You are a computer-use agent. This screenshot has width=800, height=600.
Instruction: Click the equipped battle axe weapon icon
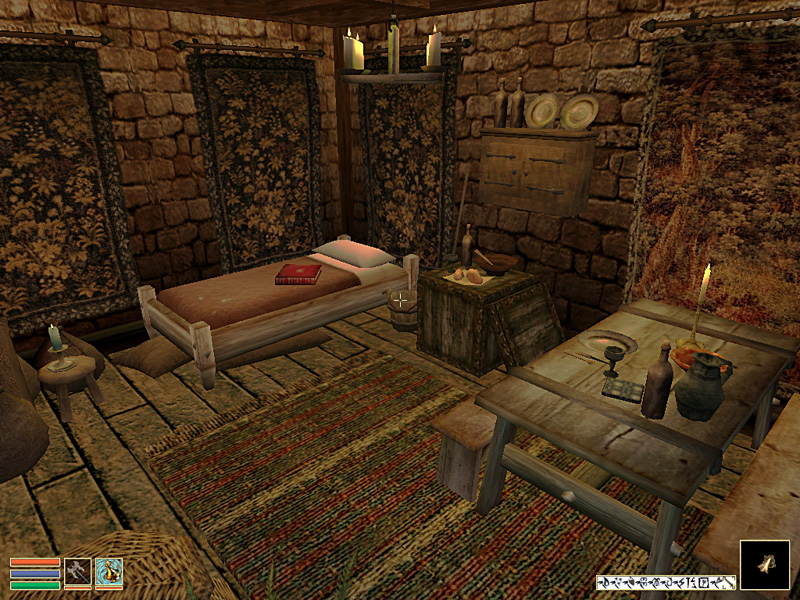(x=77, y=570)
